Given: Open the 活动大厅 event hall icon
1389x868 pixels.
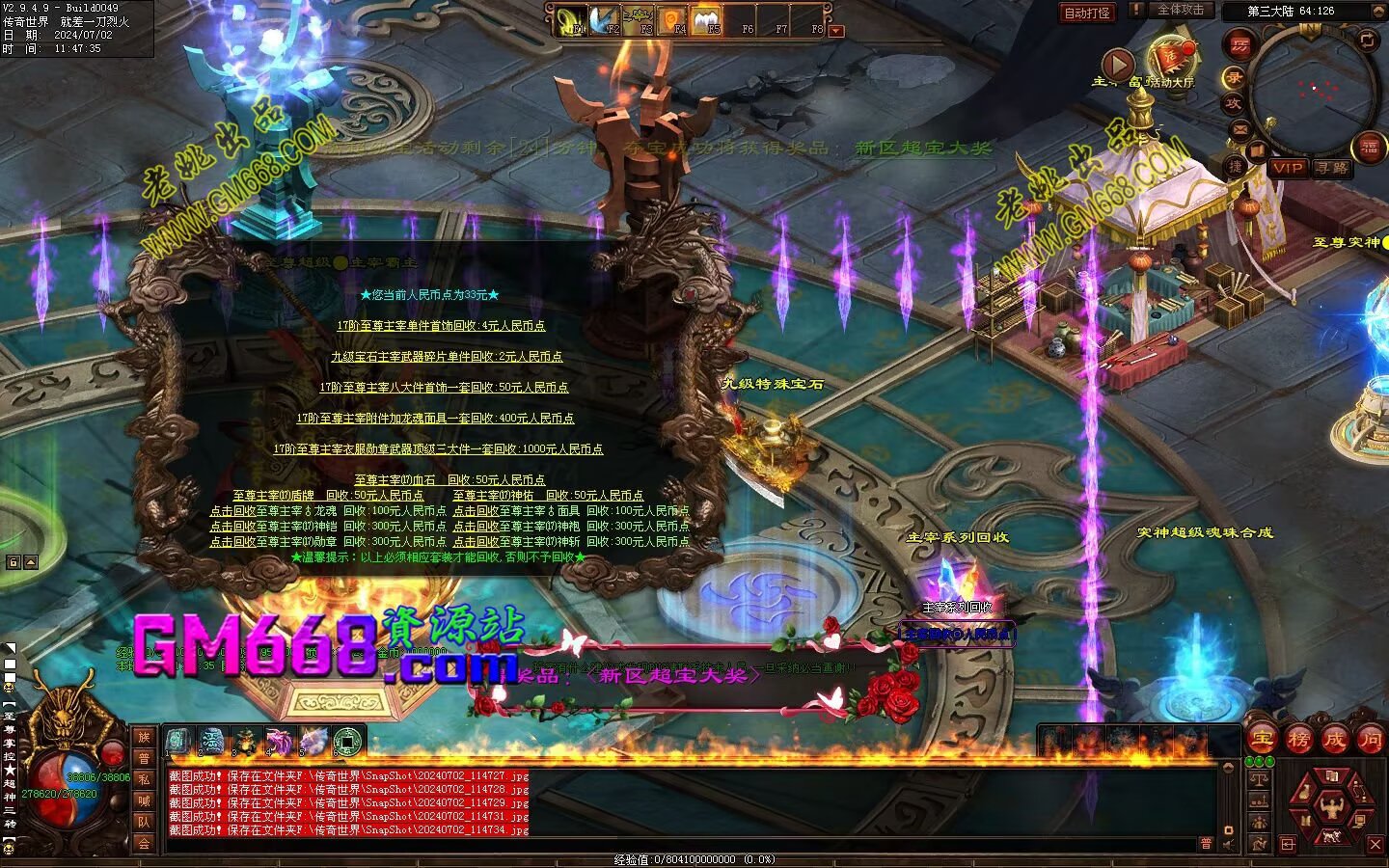Looking at the screenshot, I should click(x=1171, y=58).
